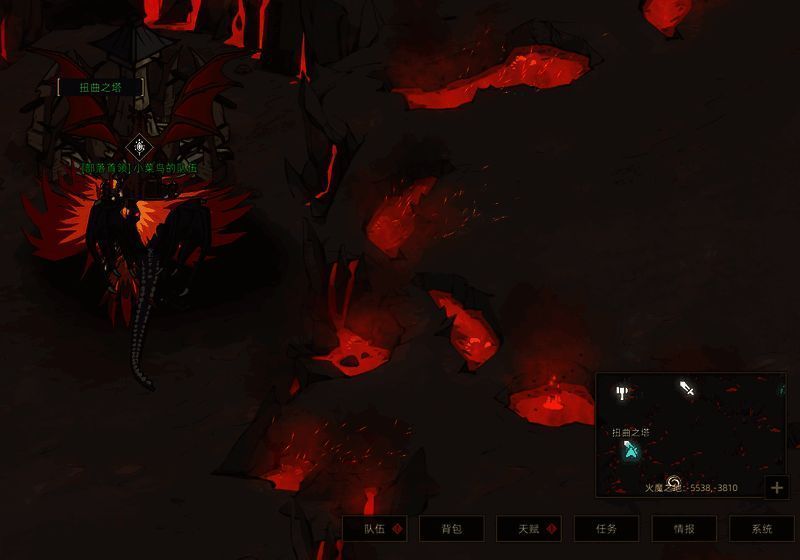This screenshot has width=800, height=560.
Task: Open the 背包 (Backpack) inventory
Action: coord(451,529)
